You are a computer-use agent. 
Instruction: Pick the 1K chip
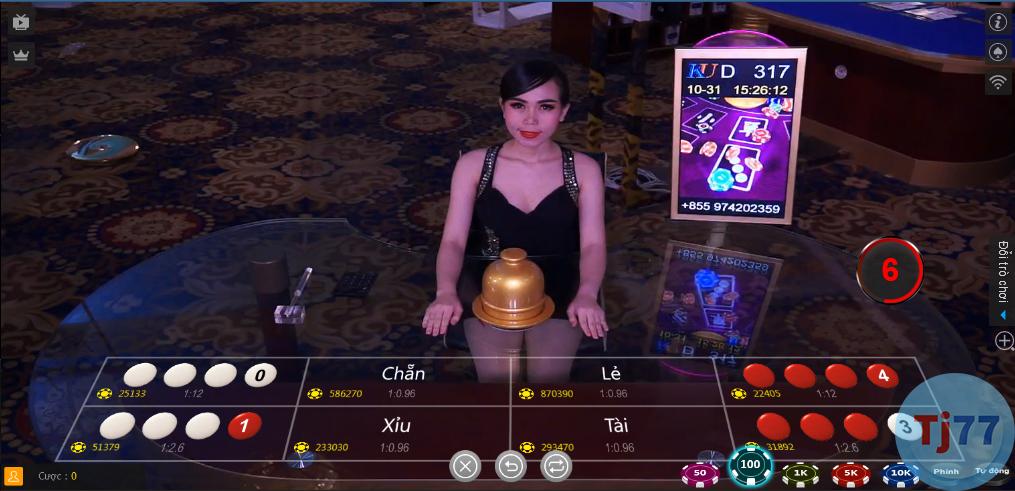point(801,471)
